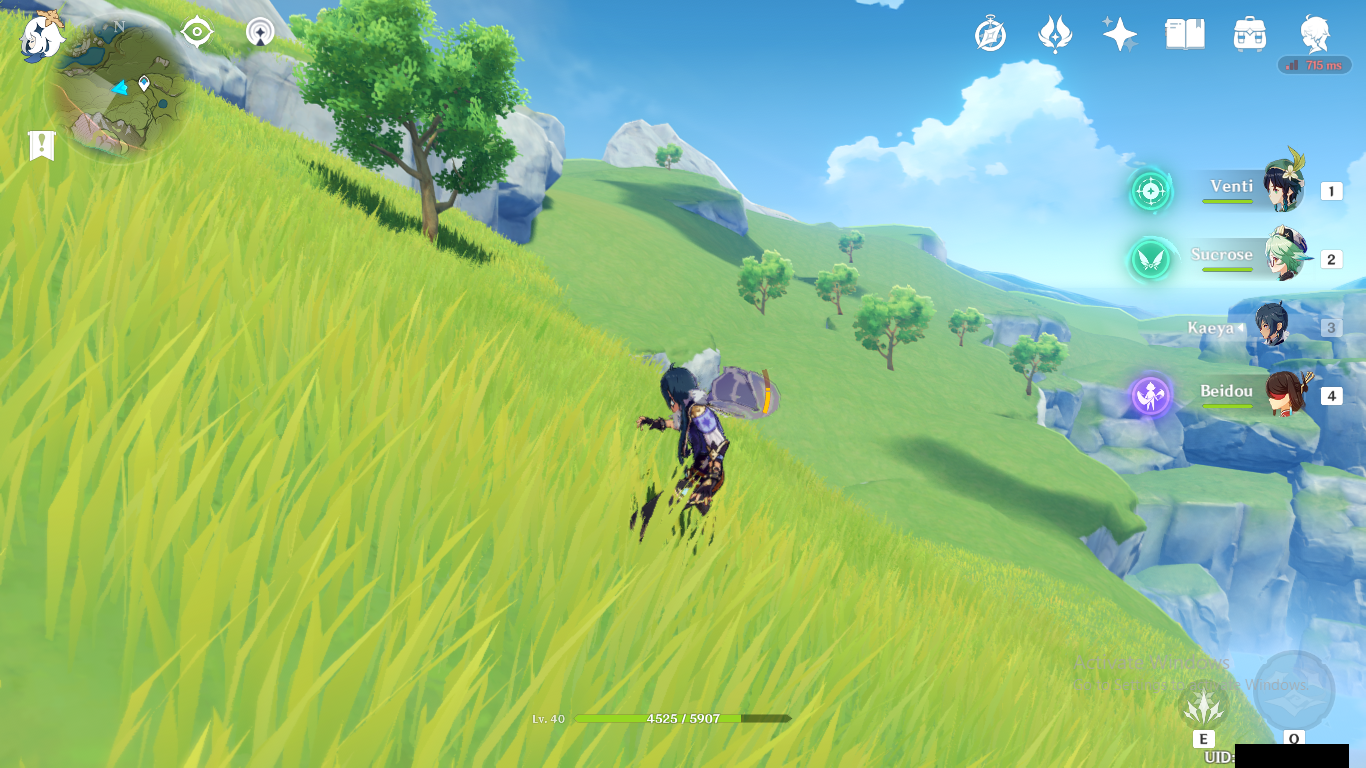Open the quest log exclamation bookmark

[x=41, y=146]
